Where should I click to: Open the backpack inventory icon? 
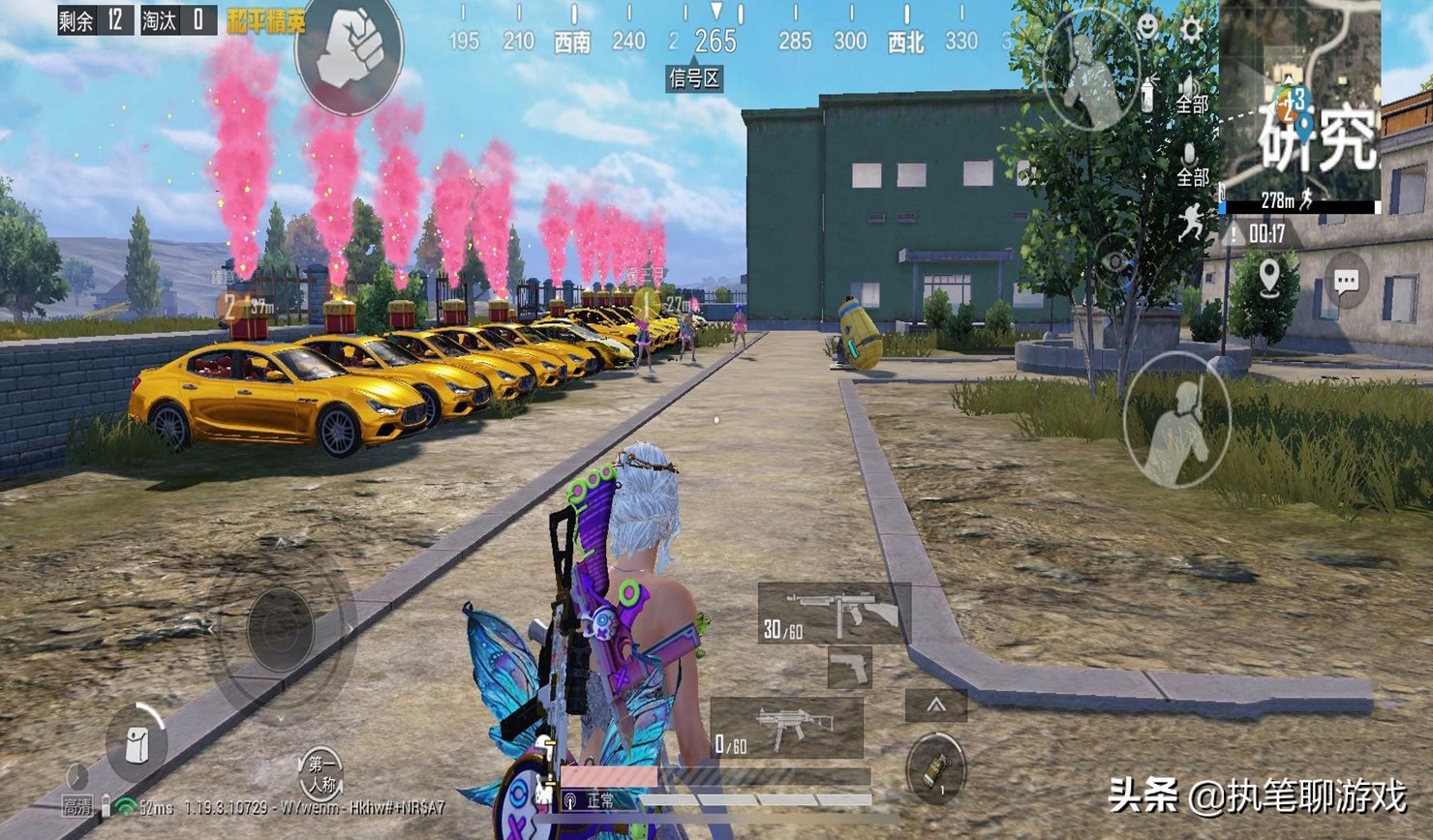point(137,743)
